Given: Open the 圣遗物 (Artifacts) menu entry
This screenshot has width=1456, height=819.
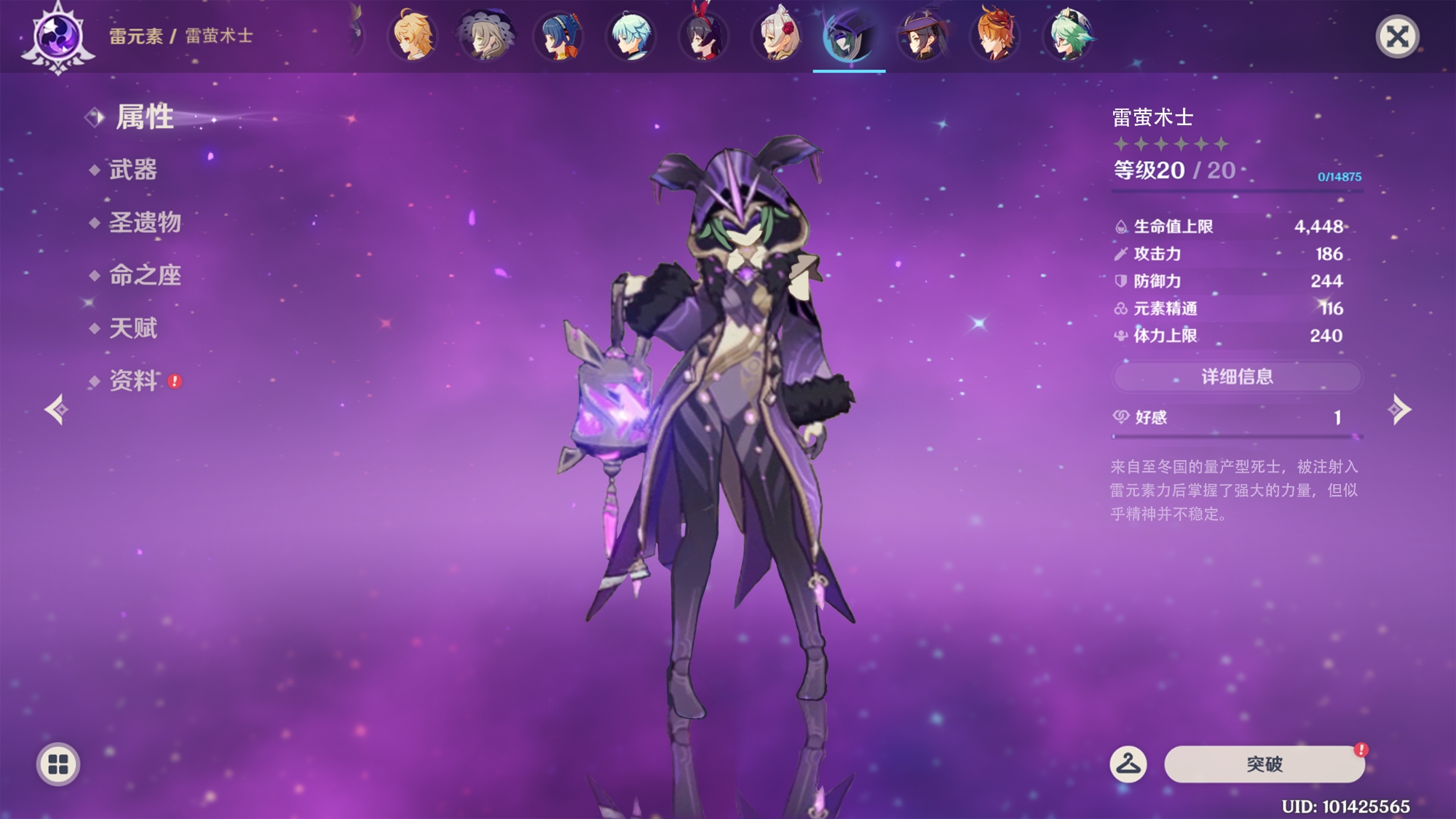Looking at the screenshot, I should 144,223.
